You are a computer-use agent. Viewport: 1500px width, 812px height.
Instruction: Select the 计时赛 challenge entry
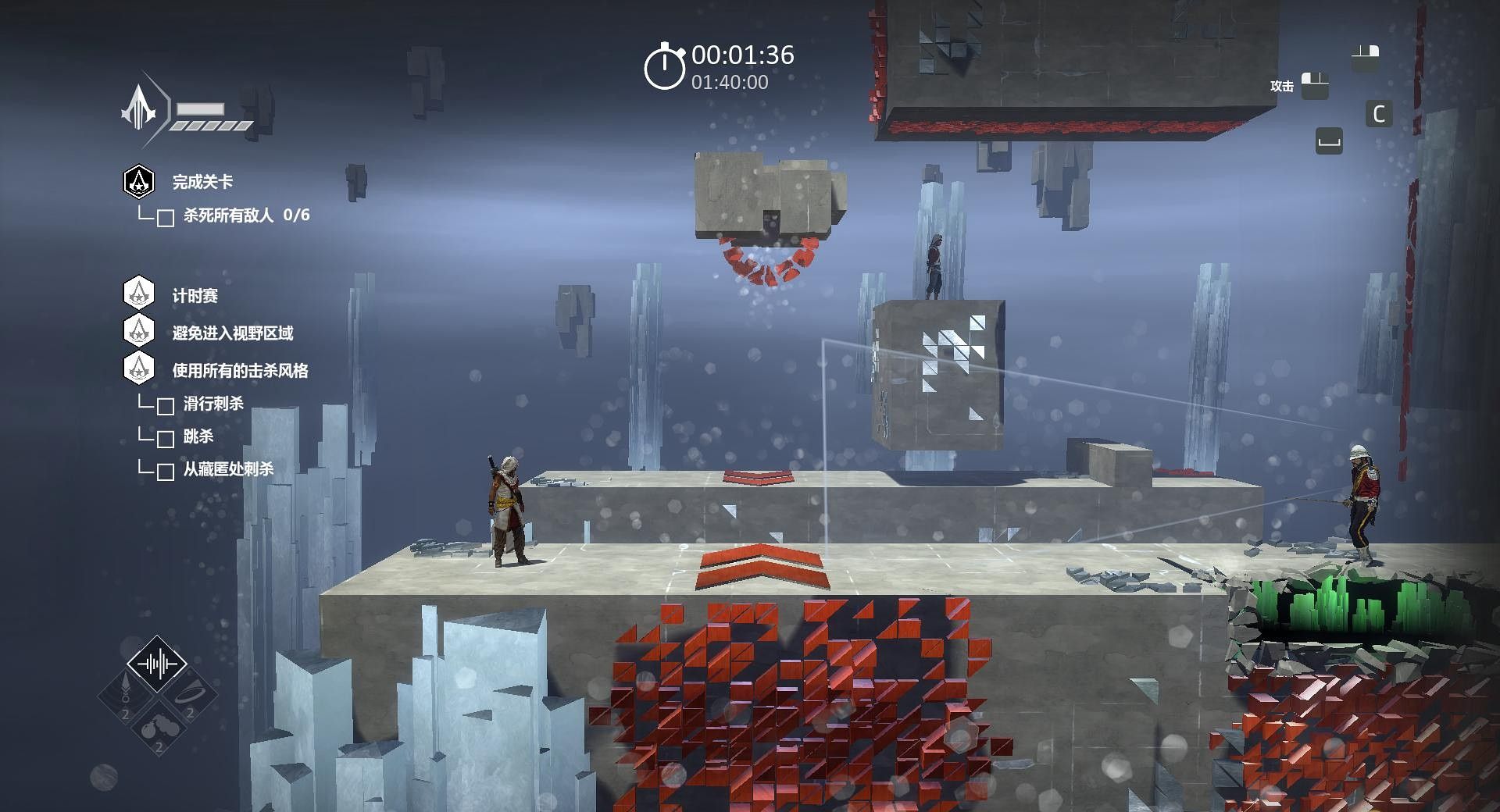coord(195,296)
